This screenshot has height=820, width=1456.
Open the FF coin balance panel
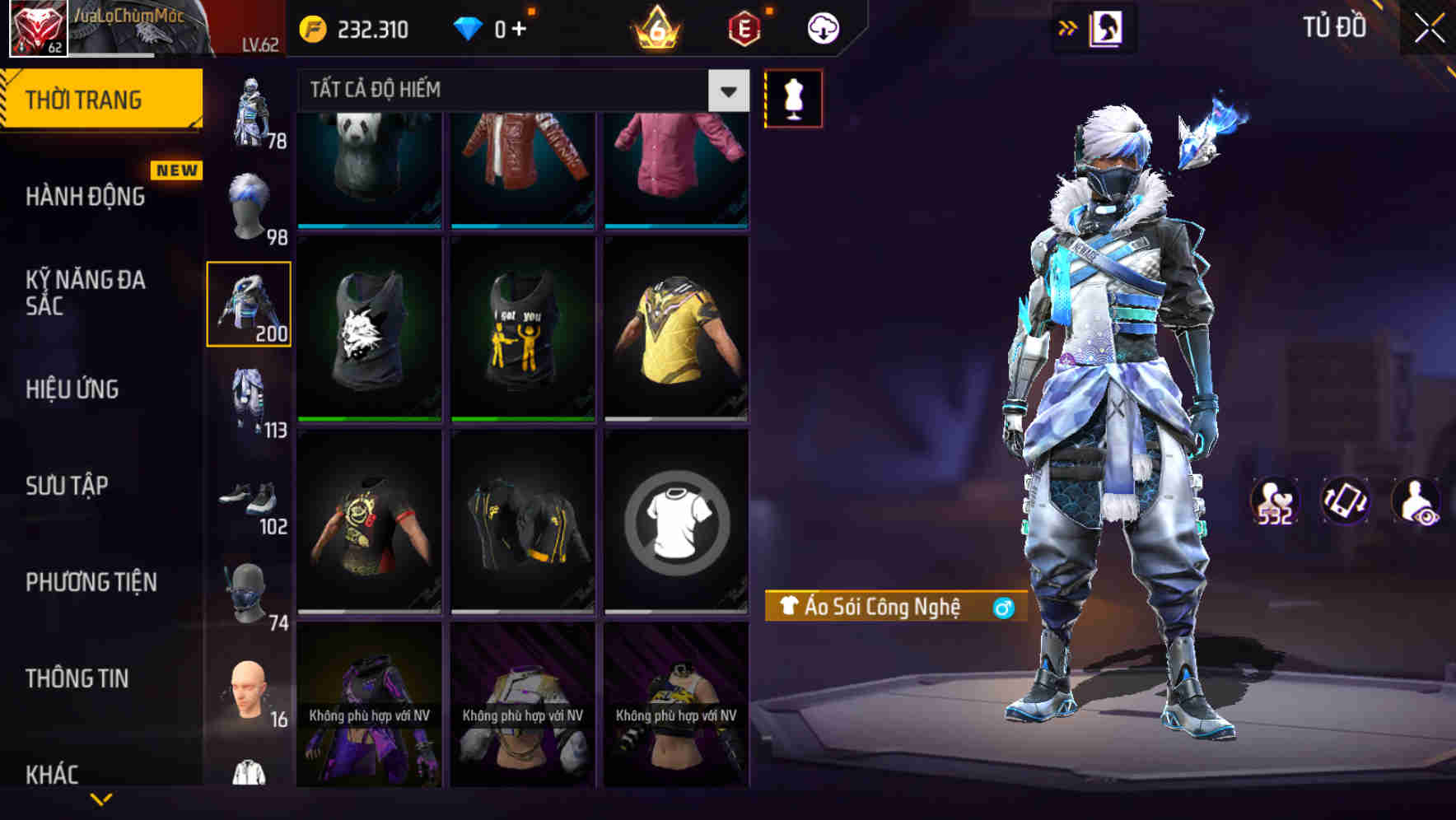click(x=354, y=27)
